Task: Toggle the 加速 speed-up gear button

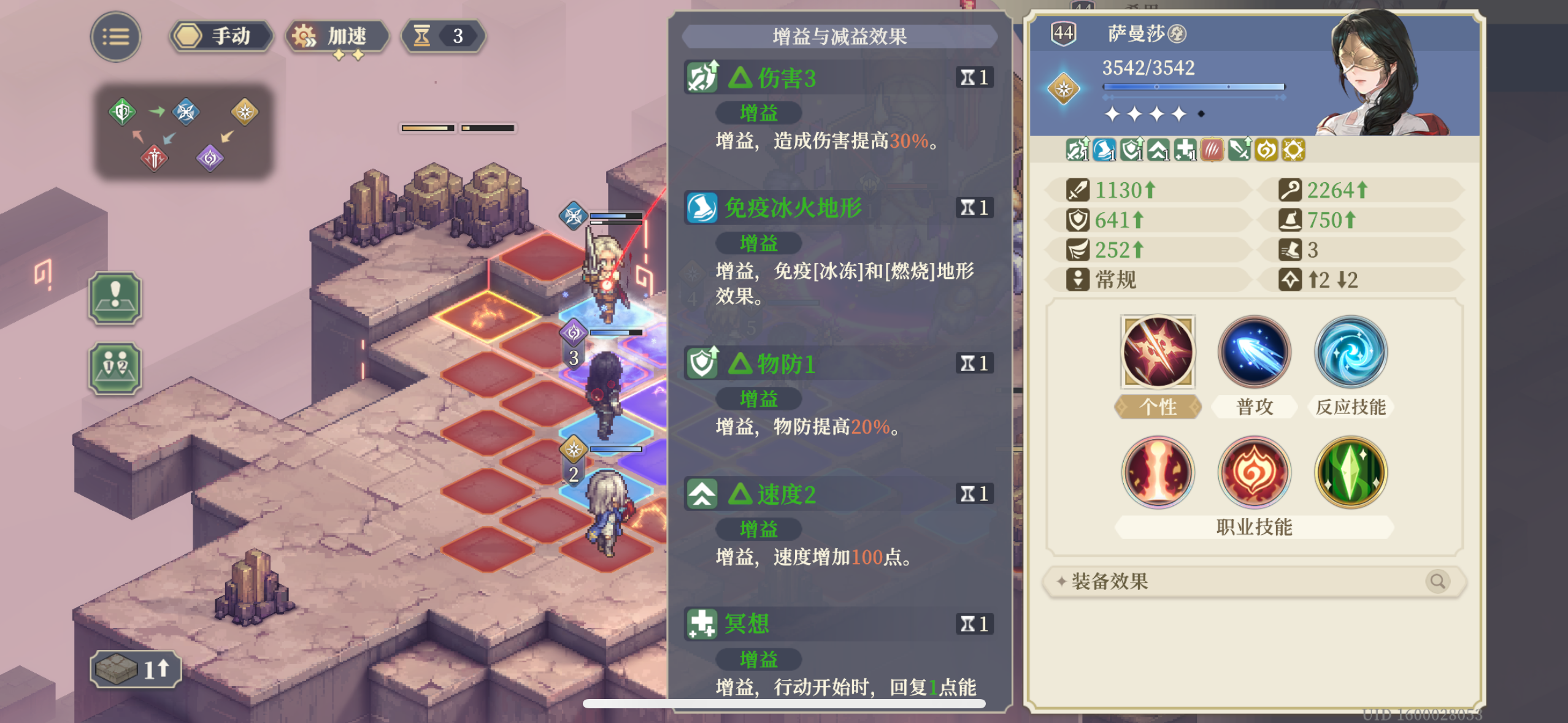Action: point(336,36)
